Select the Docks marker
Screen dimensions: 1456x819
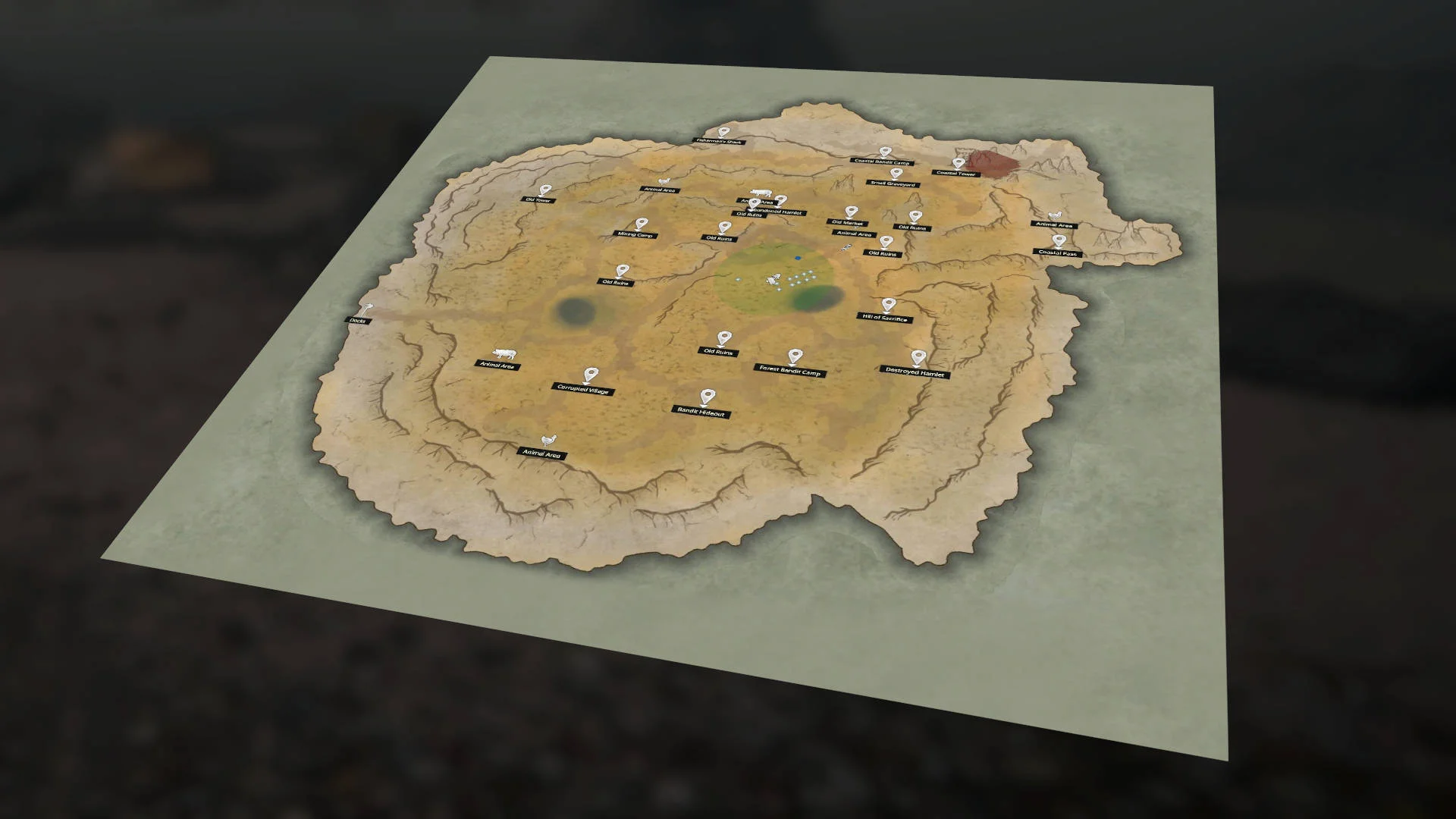point(368,310)
